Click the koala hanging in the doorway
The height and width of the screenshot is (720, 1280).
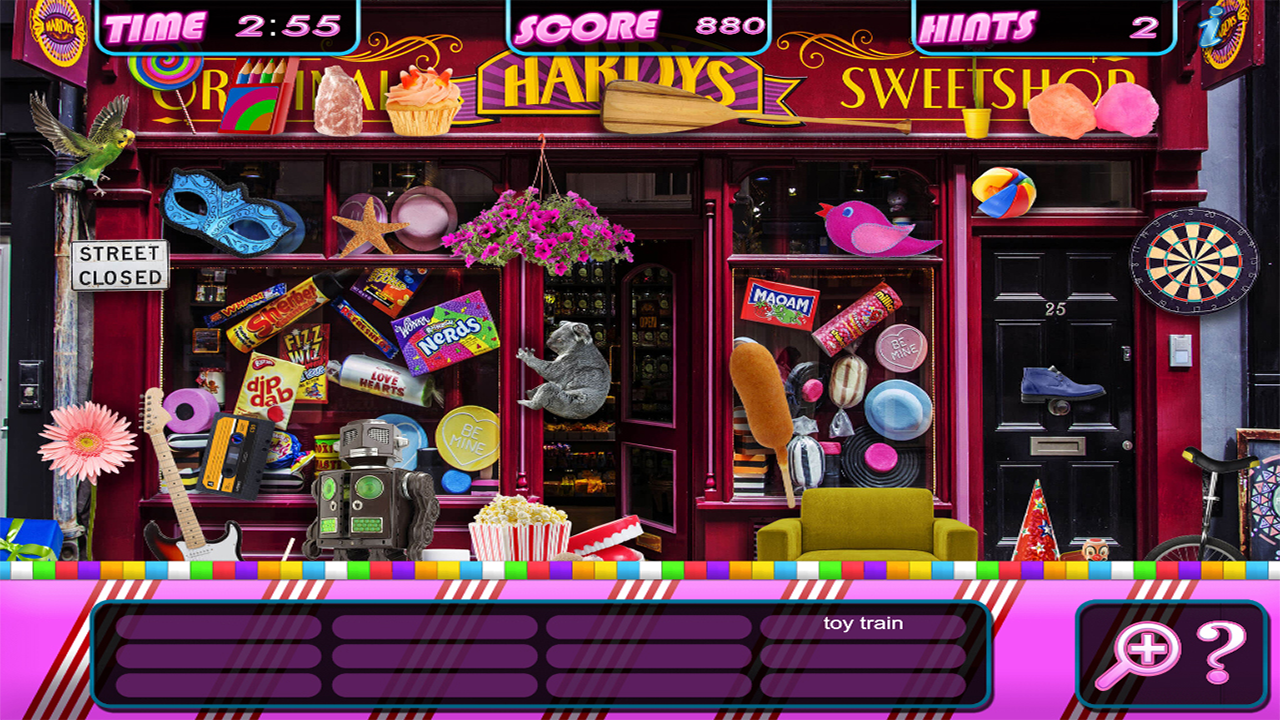click(570, 375)
